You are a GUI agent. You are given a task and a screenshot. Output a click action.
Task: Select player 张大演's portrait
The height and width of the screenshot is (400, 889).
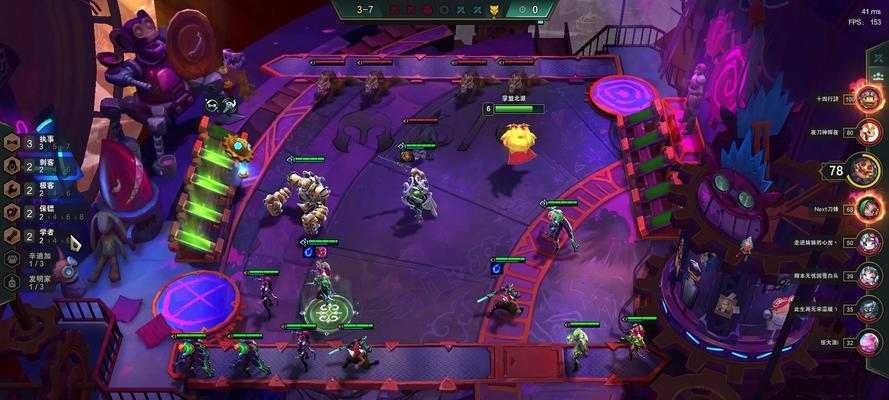pyautogui.click(x=871, y=343)
